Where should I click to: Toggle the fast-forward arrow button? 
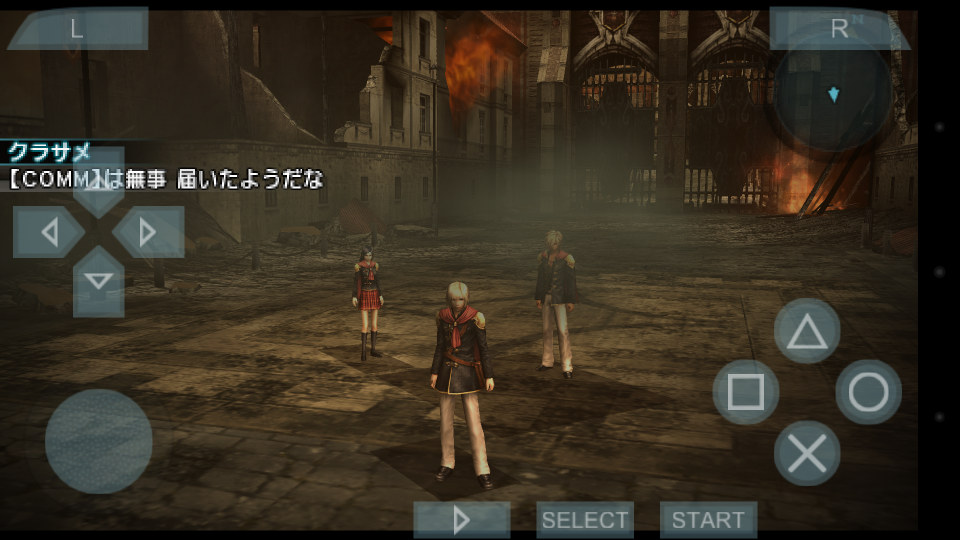coord(462,520)
